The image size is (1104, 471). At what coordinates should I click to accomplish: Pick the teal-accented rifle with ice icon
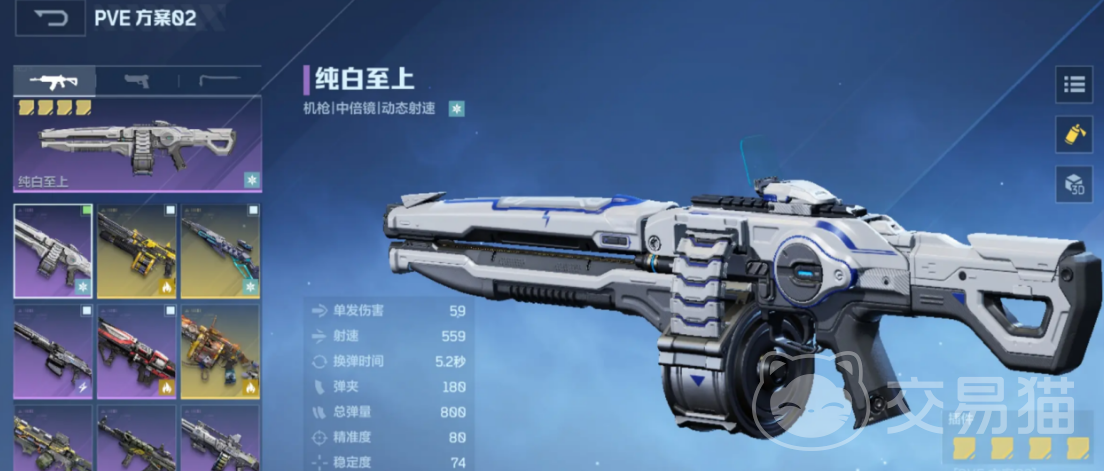(220, 251)
